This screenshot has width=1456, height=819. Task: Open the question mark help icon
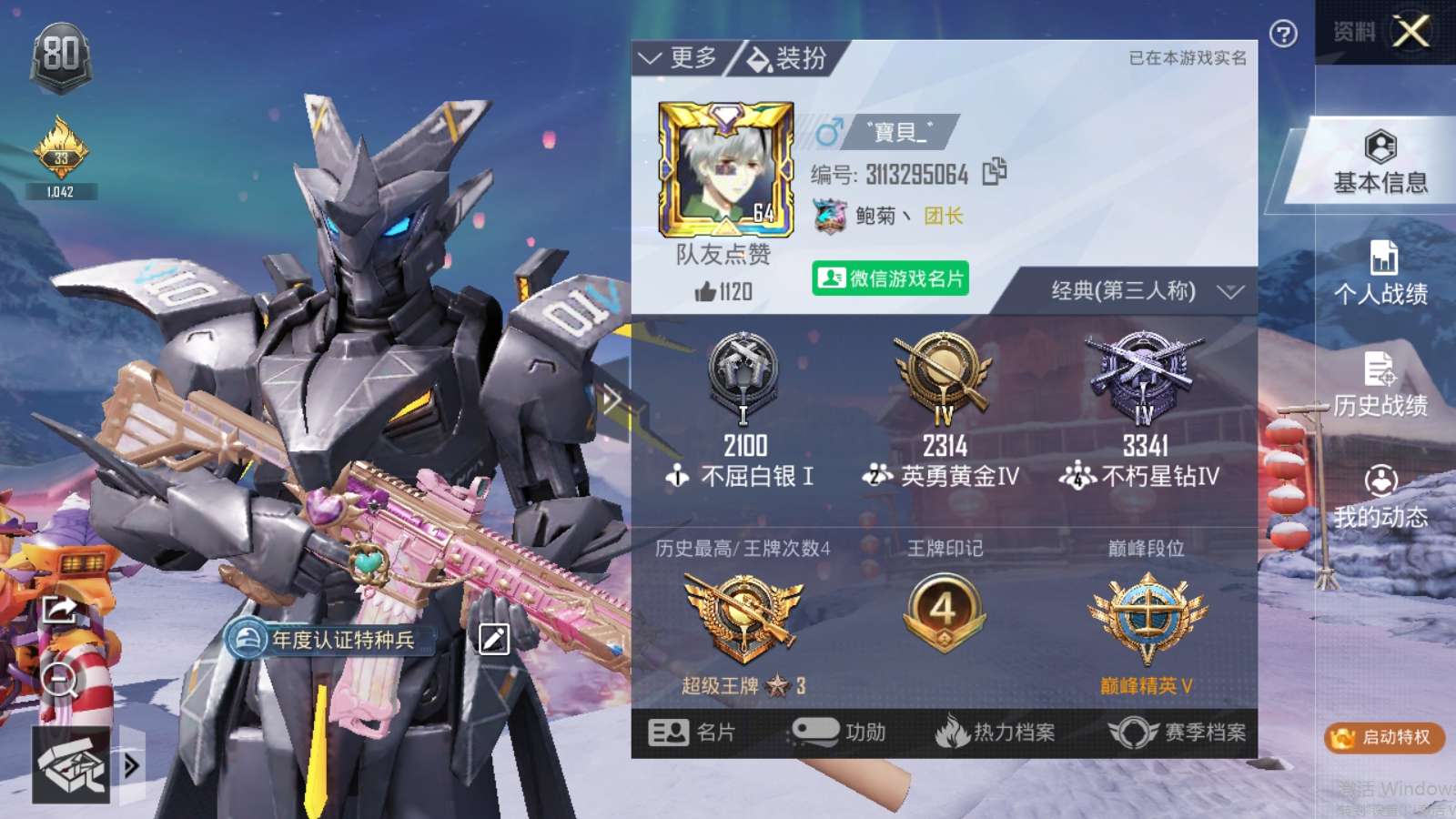[x=1283, y=35]
